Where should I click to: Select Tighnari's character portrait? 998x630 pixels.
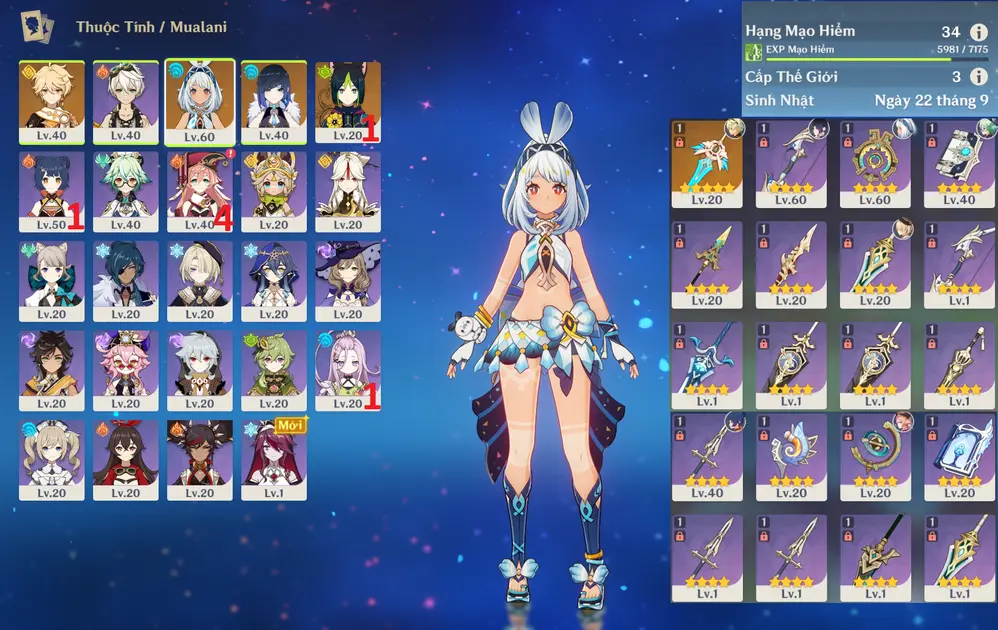pos(347,100)
